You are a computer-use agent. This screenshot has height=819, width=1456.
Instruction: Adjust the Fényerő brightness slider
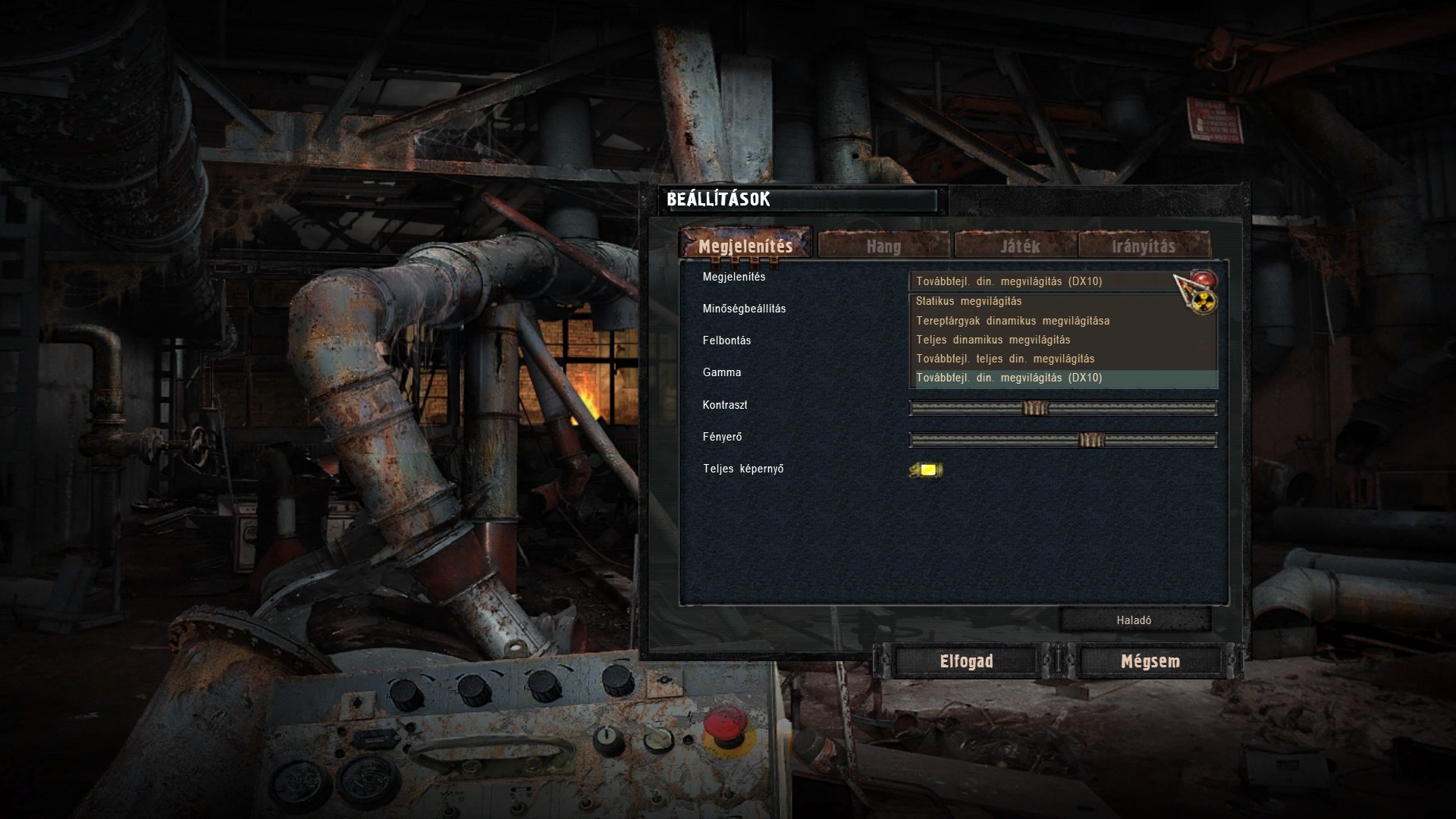(1091, 440)
